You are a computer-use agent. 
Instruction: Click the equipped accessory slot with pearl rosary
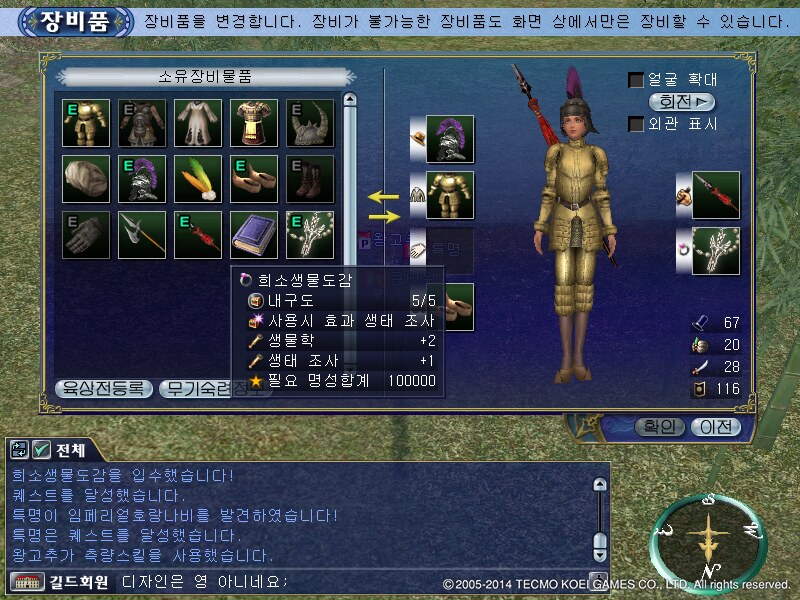click(716, 251)
